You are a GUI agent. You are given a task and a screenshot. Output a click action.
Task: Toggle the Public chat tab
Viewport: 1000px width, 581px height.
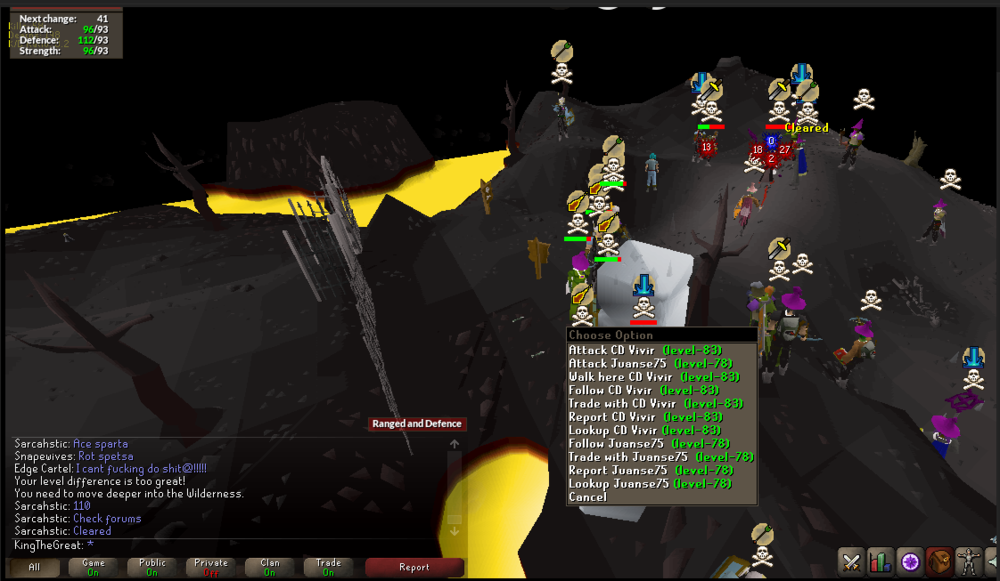point(153,567)
